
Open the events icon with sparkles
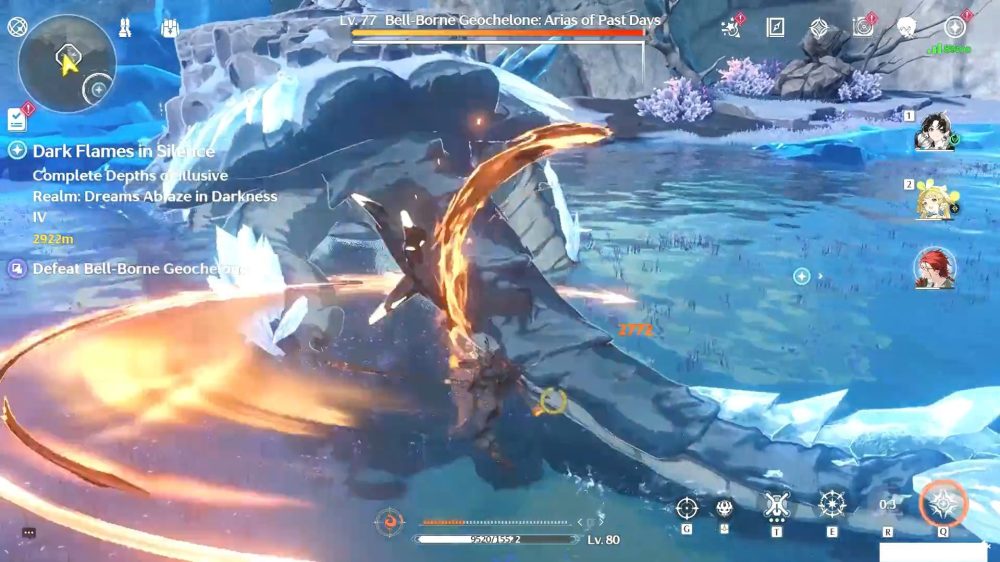(x=731, y=28)
